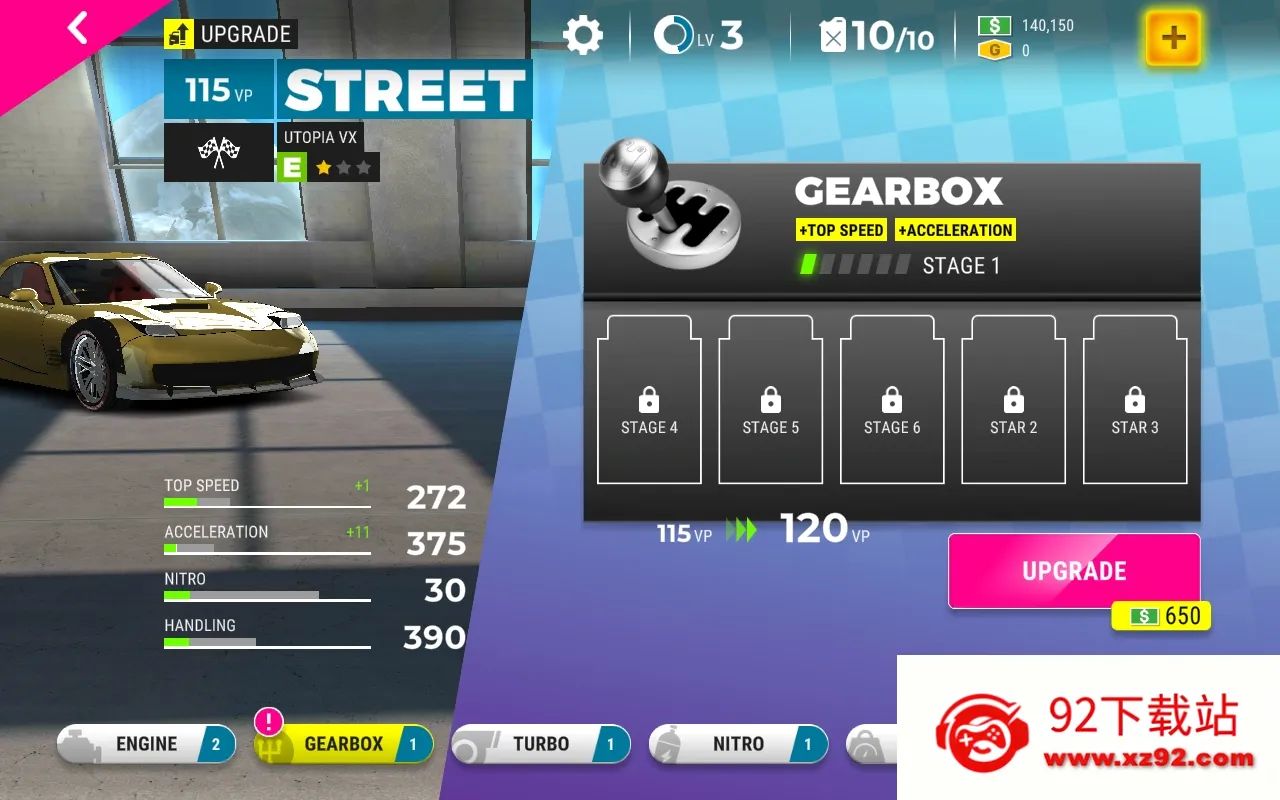
Task: Click the yellow plus currency button
Action: tap(1172, 39)
